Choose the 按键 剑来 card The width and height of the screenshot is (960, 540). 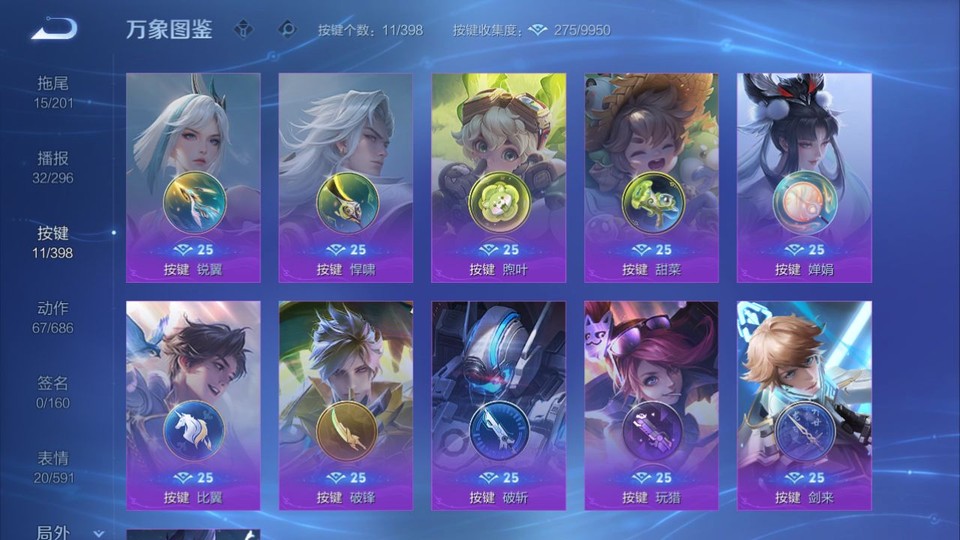point(804,406)
